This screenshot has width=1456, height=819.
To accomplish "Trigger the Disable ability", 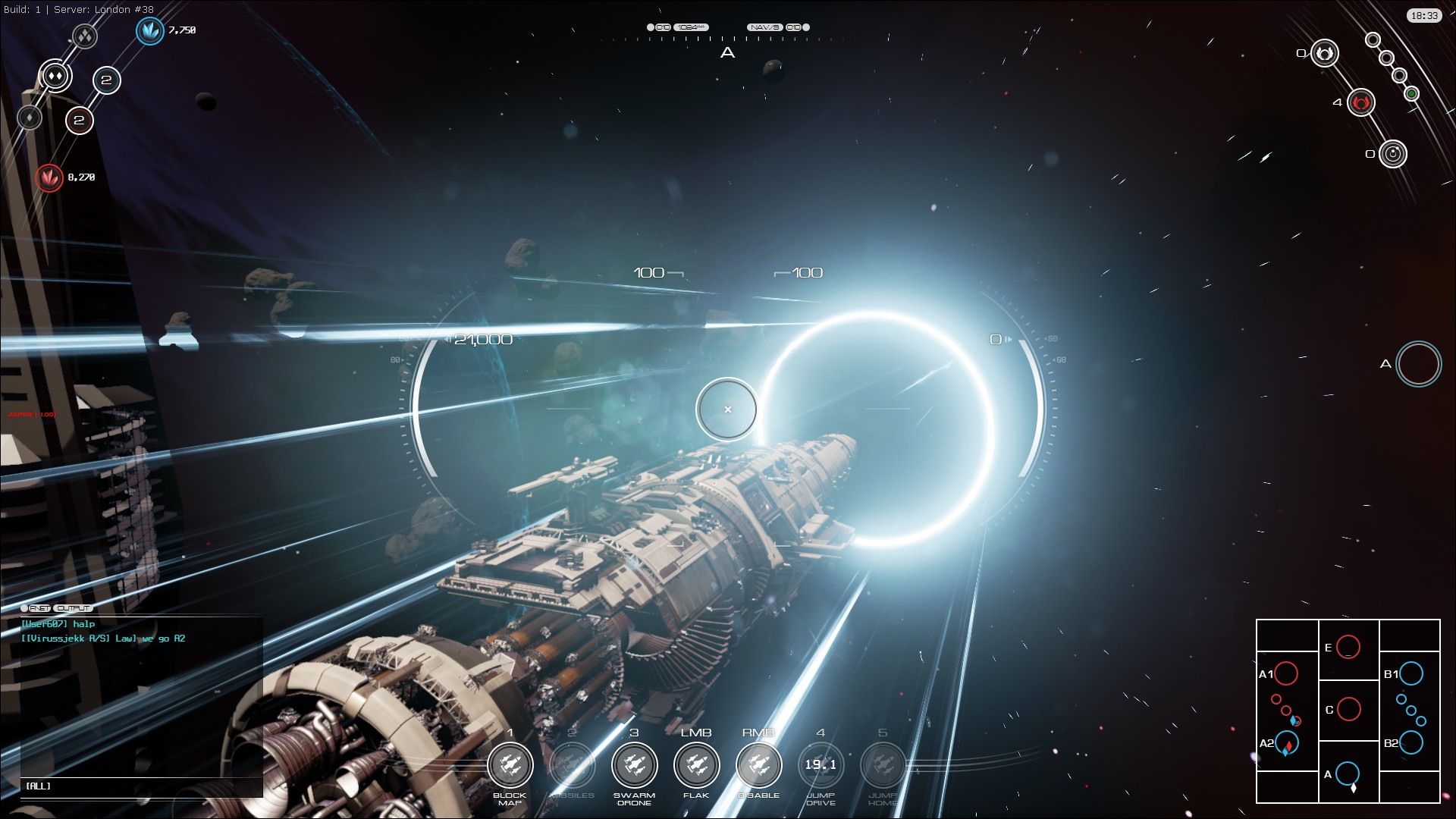I will pyautogui.click(x=758, y=765).
